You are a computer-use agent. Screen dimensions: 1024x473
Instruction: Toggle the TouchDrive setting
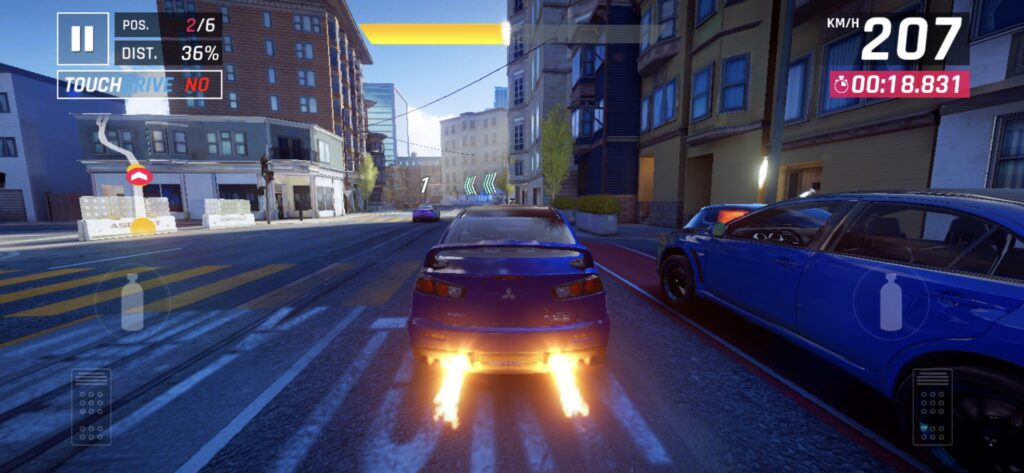point(139,85)
